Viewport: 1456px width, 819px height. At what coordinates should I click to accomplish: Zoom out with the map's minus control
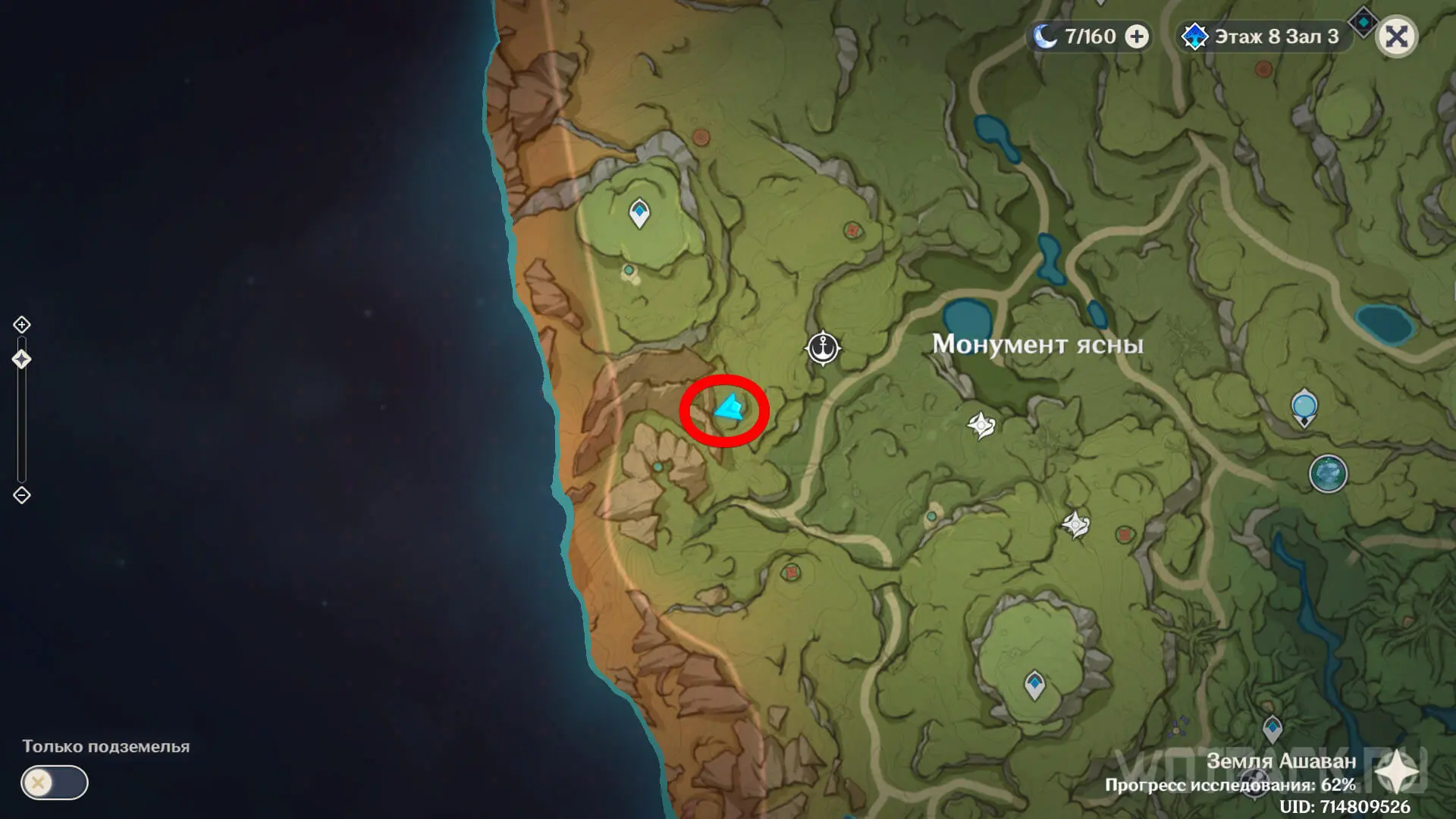22,495
